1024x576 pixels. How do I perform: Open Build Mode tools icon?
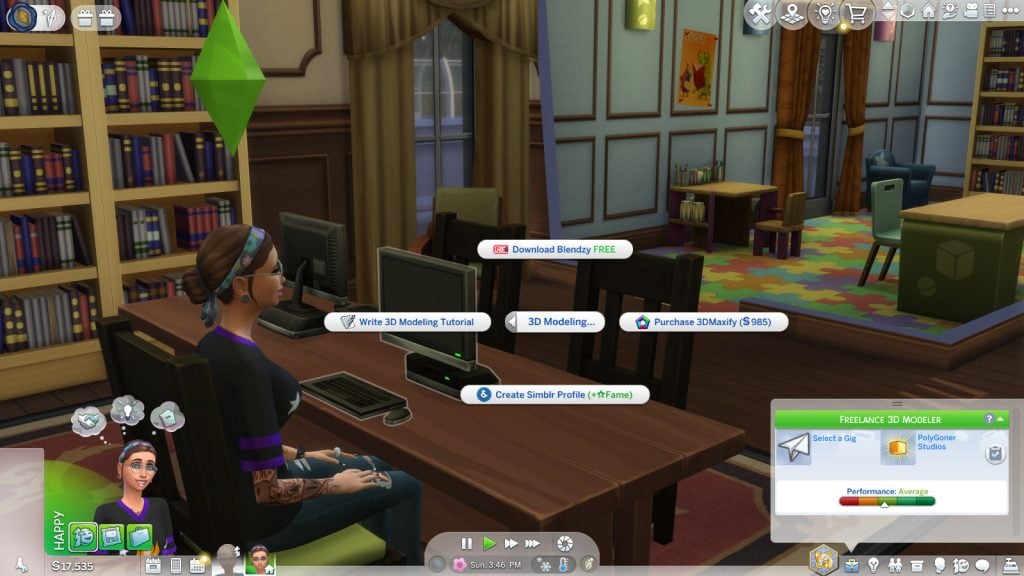tap(759, 14)
